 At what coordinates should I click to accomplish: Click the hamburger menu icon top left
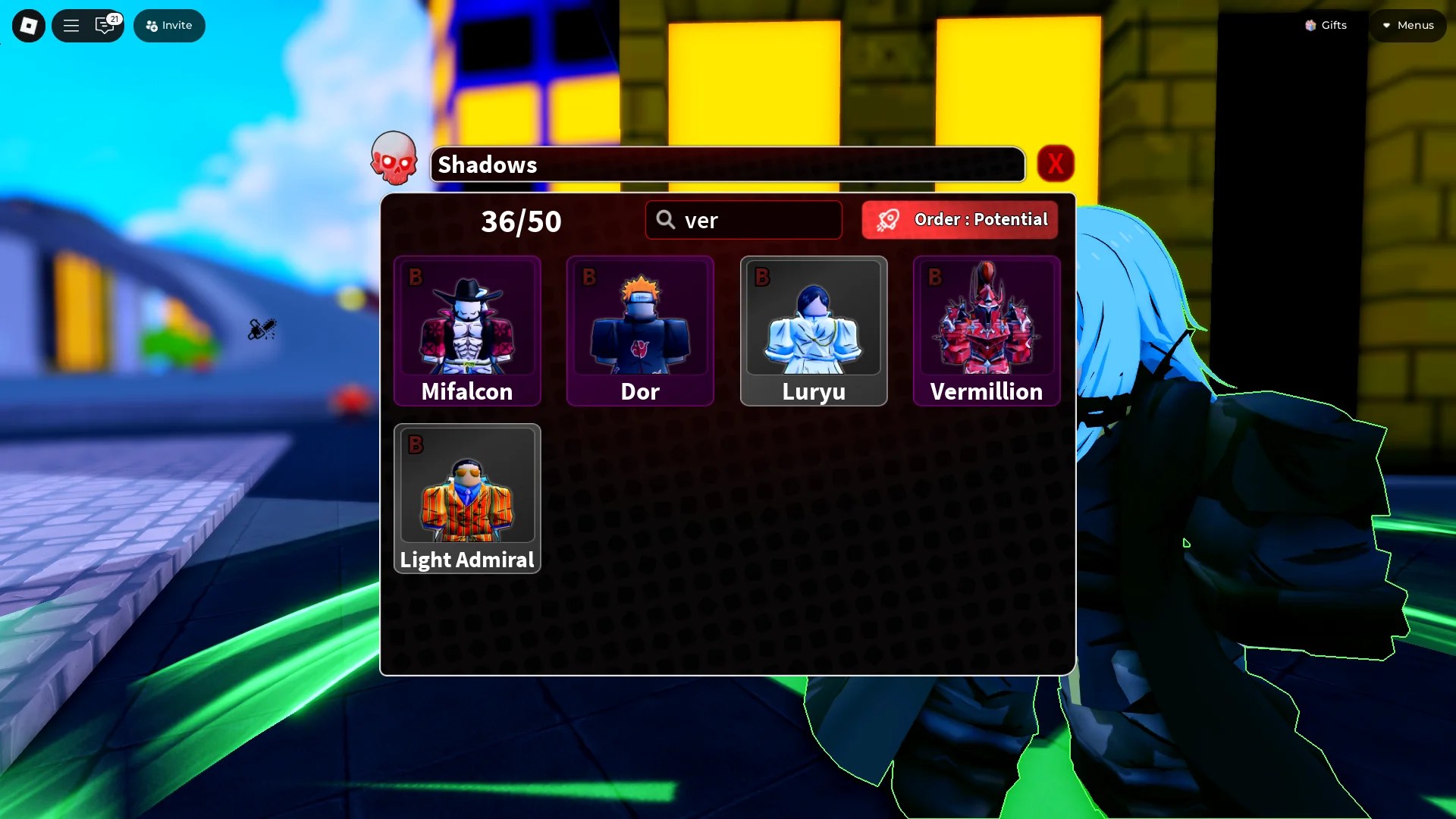pyautogui.click(x=71, y=25)
